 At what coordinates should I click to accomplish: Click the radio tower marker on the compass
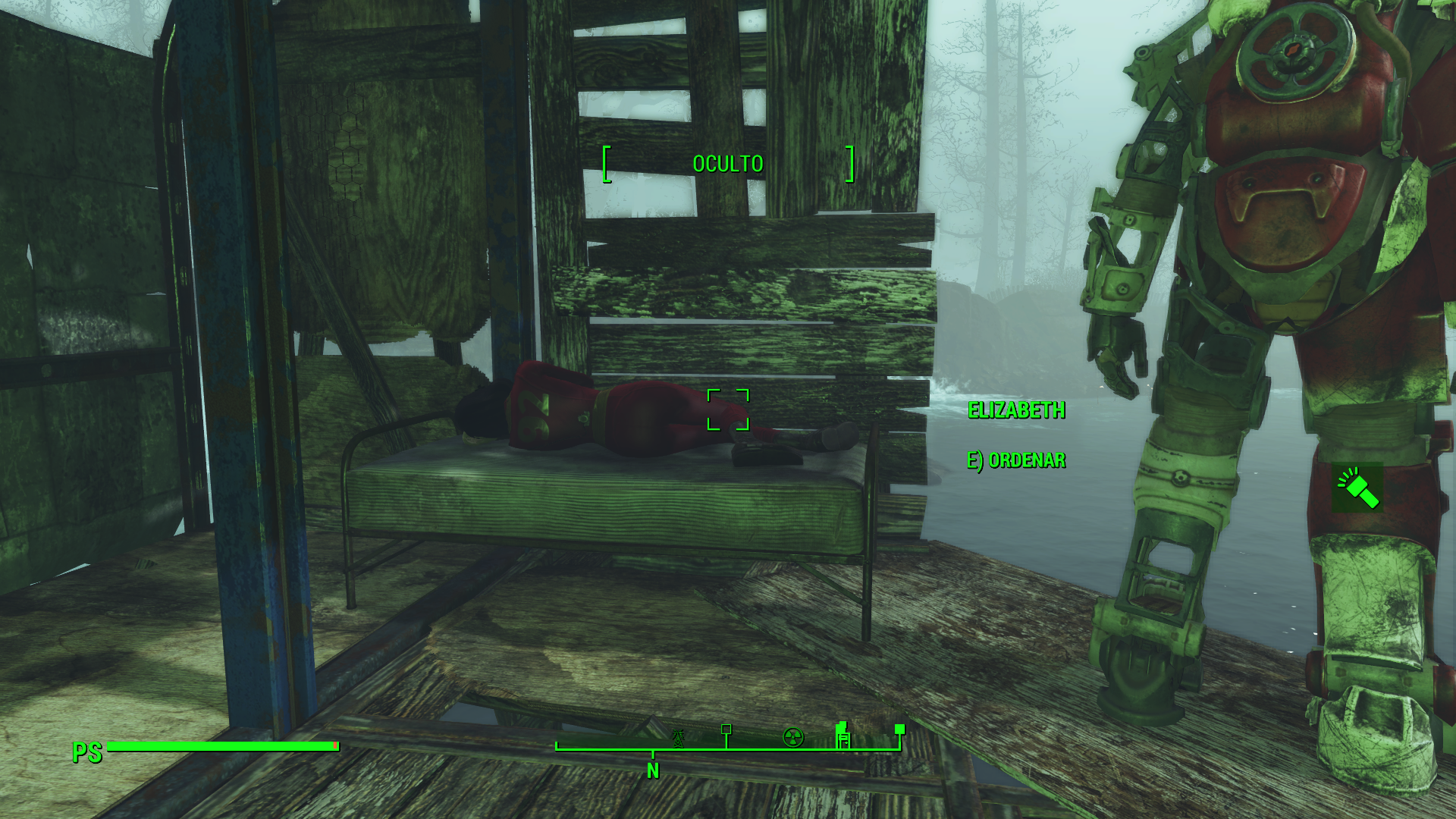pyautogui.click(x=679, y=737)
